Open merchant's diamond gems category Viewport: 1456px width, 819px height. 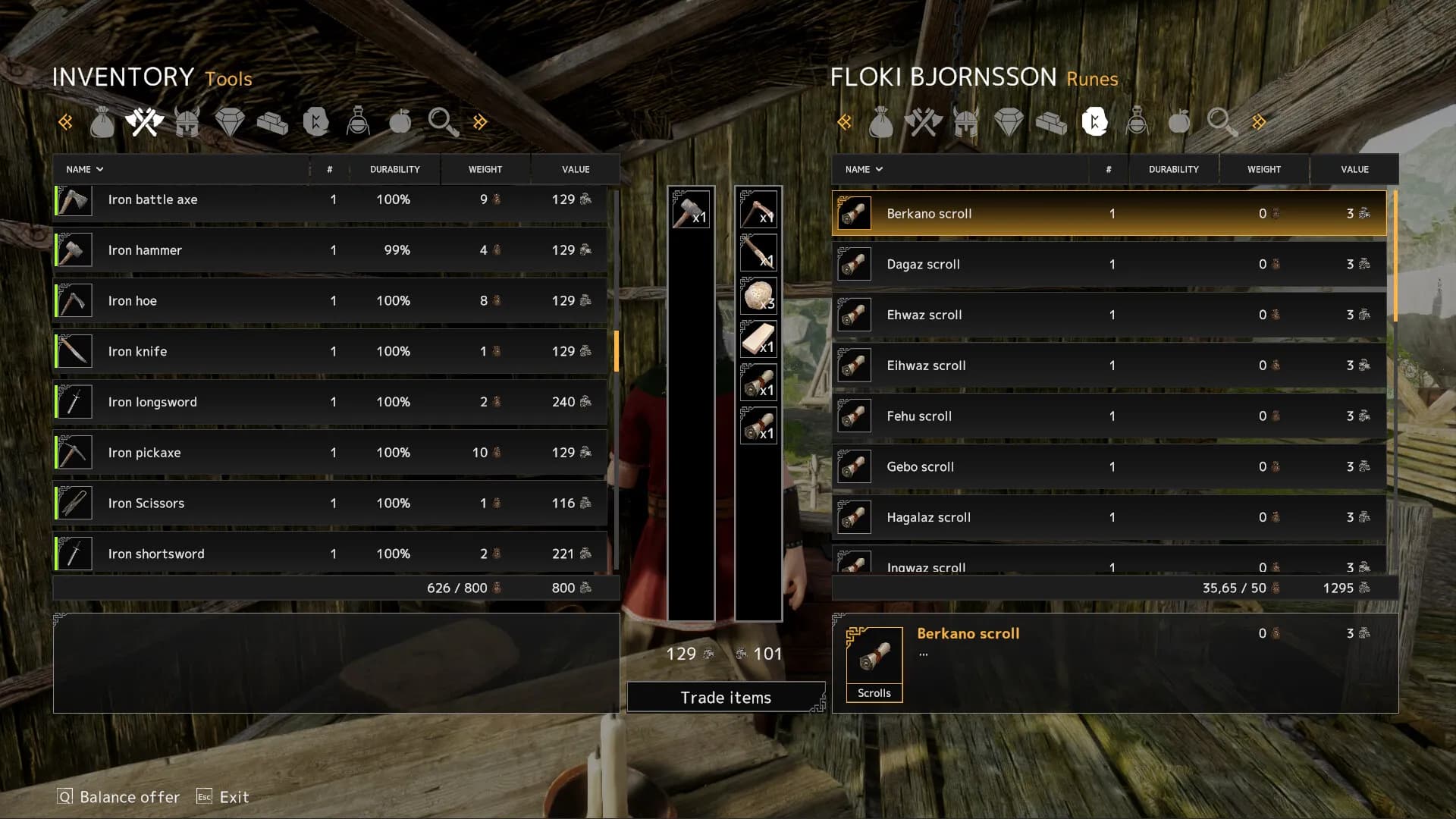pos(1009,122)
